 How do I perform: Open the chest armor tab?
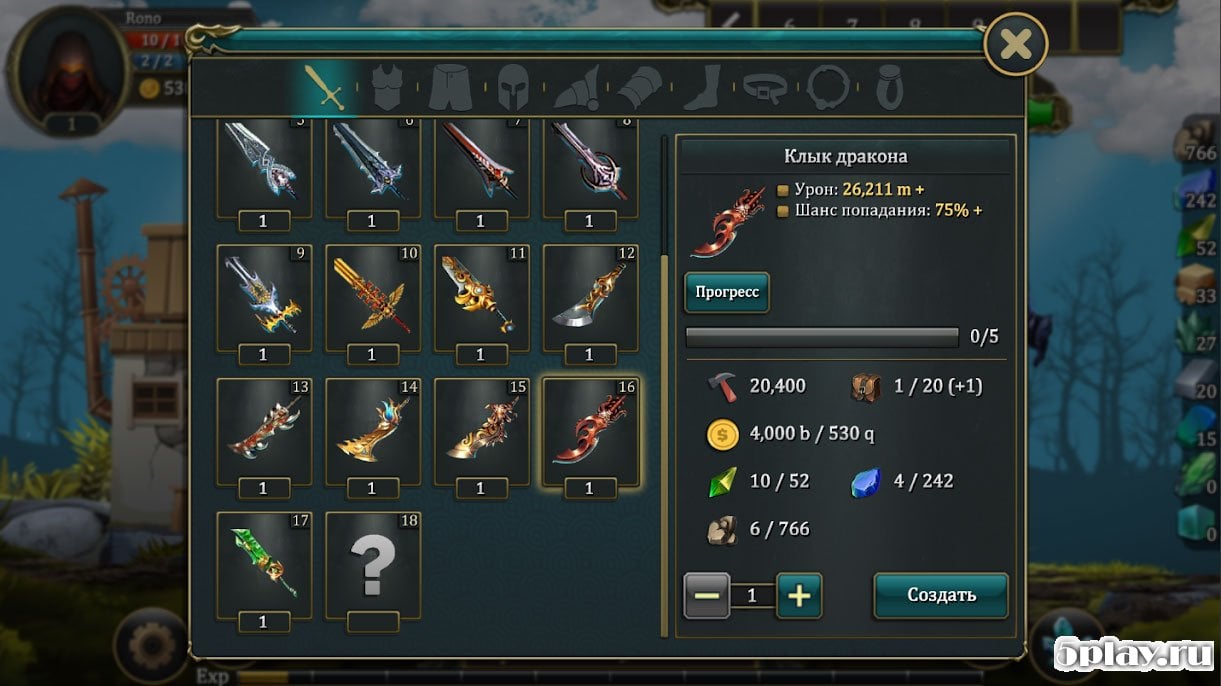387,88
